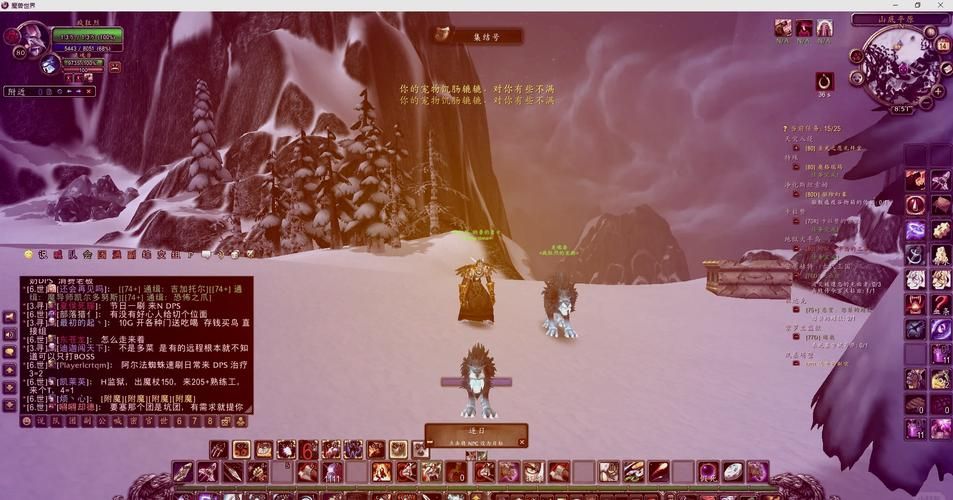Click the red question mark side-bar icon
953x500 pixels.
click(x=940, y=304)
